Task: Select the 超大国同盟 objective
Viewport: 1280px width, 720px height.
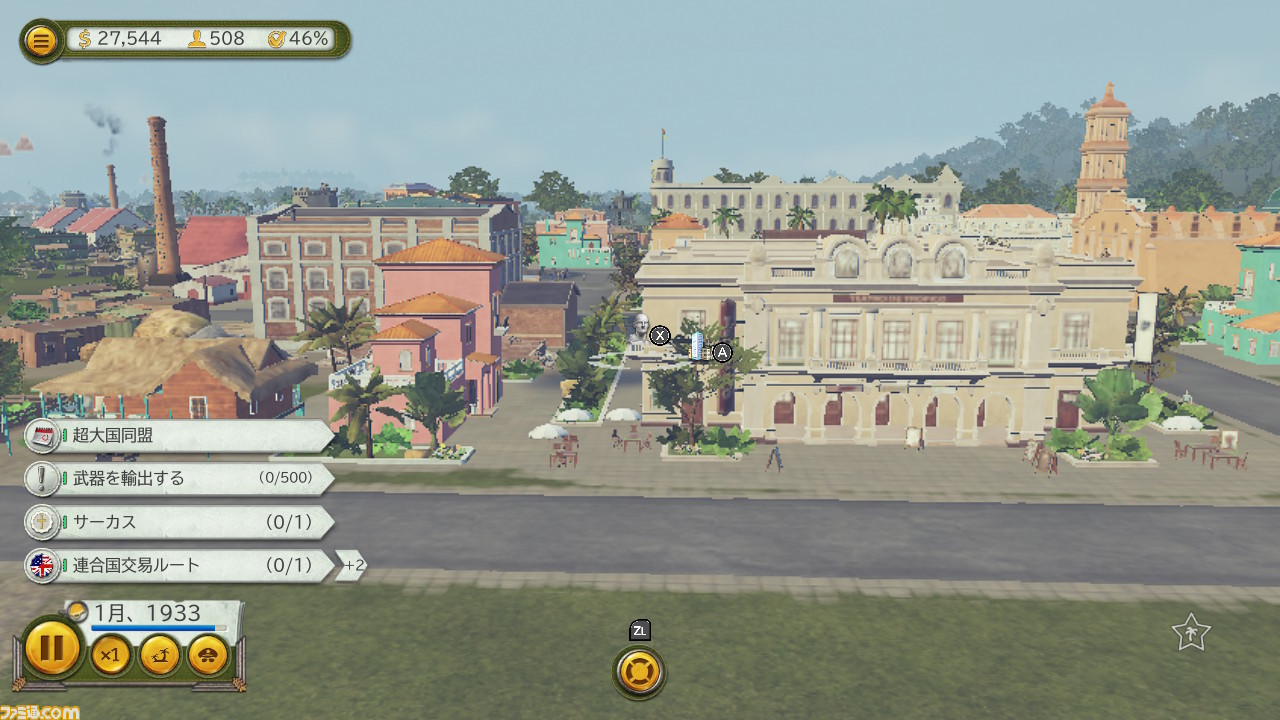Action: [x=180, y=436]
